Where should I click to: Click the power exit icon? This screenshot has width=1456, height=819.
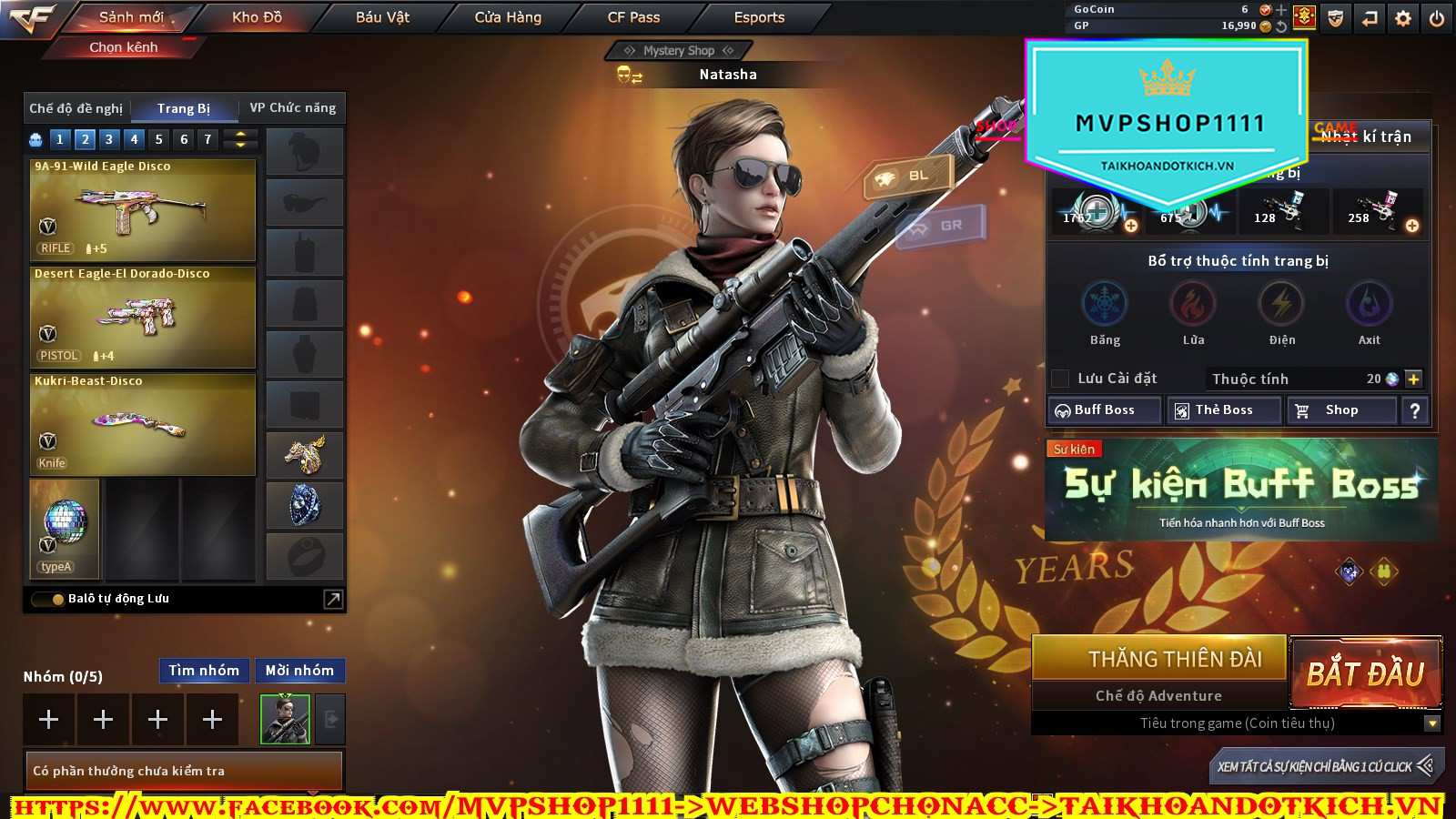click(1437, 18)
